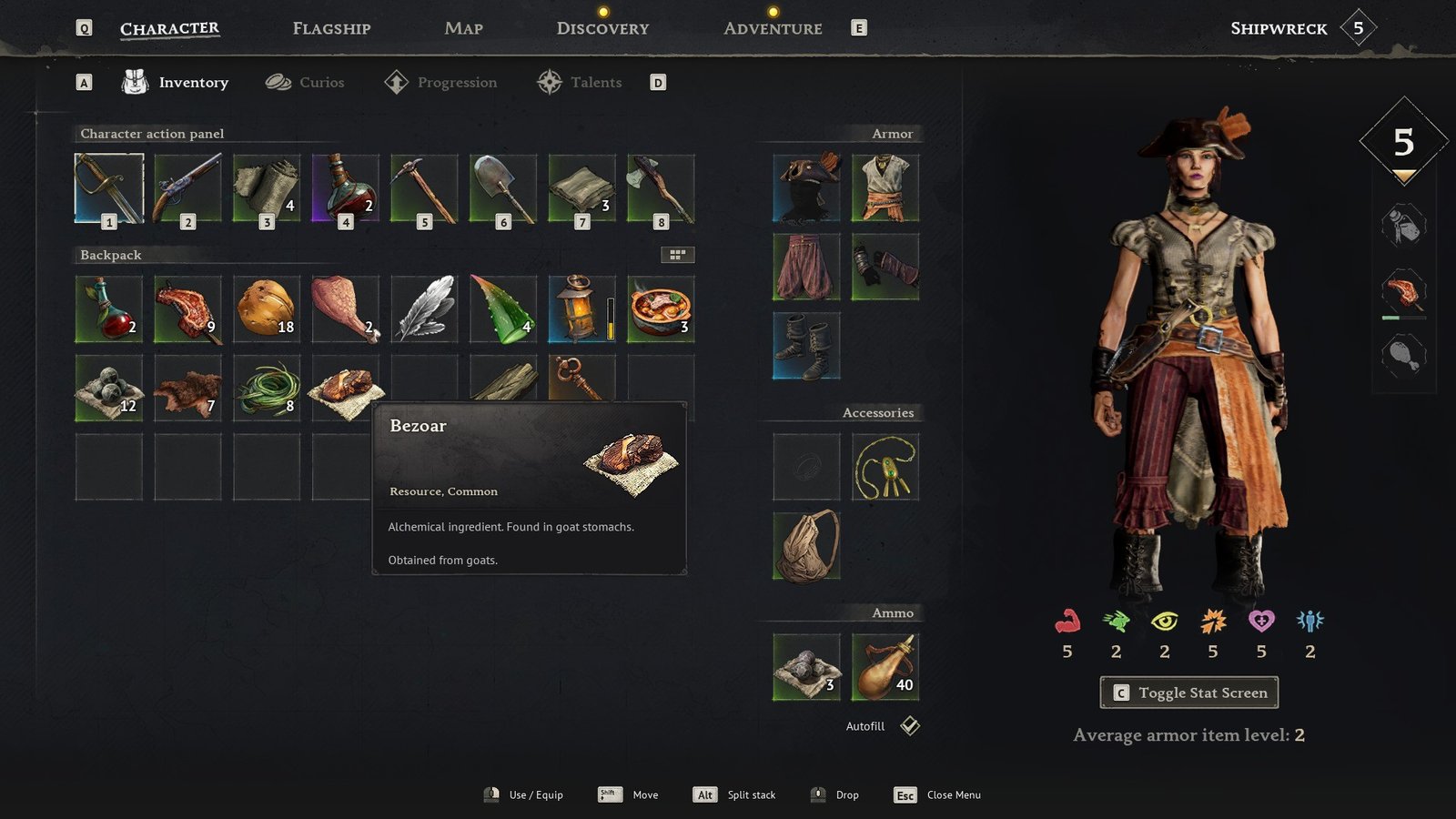Click the Shipwreck counter at top right
Viewport: 1456px width, 819px height.
(x=1357, y=28)
